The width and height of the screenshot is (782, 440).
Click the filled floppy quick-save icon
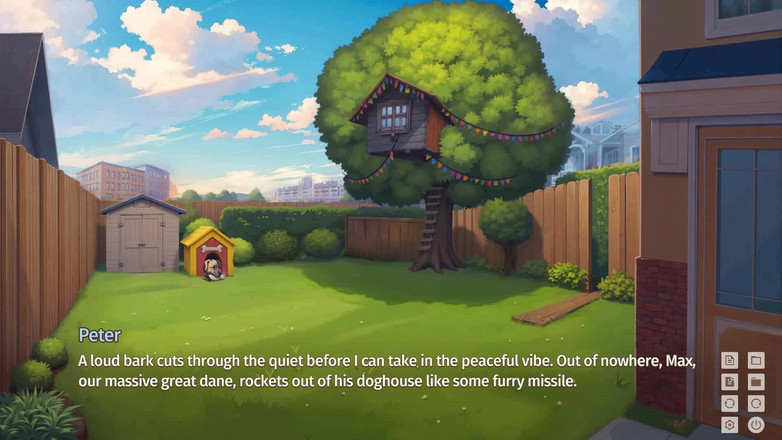point(730,382)
